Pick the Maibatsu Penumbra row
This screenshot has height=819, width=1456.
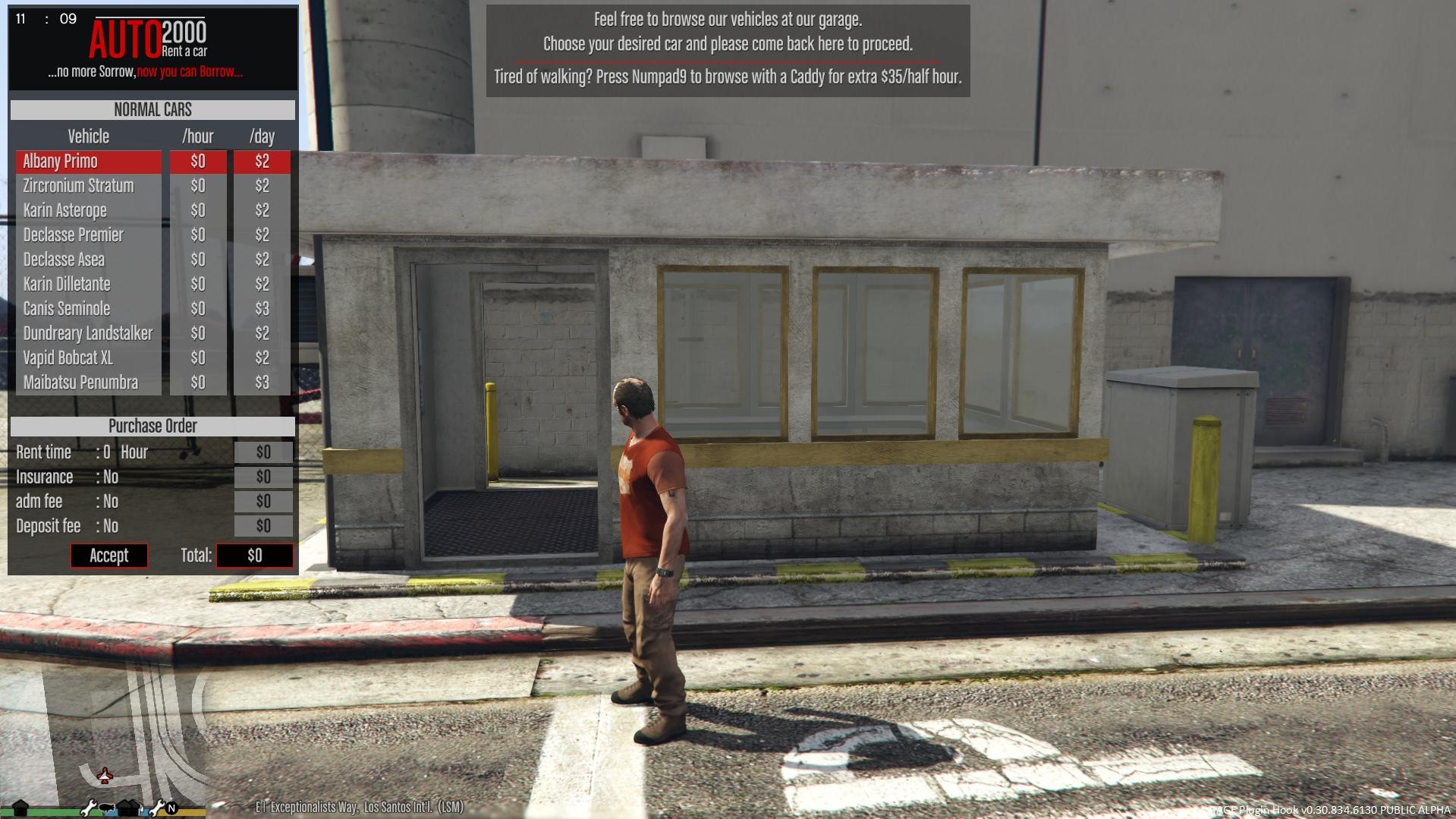88,383
